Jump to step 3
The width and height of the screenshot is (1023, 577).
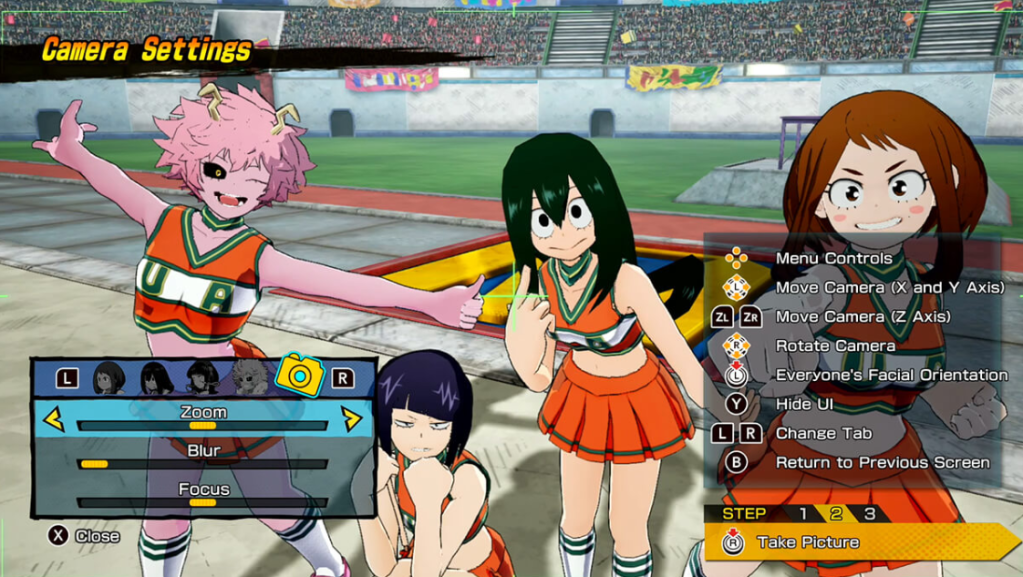coord(870,514)
